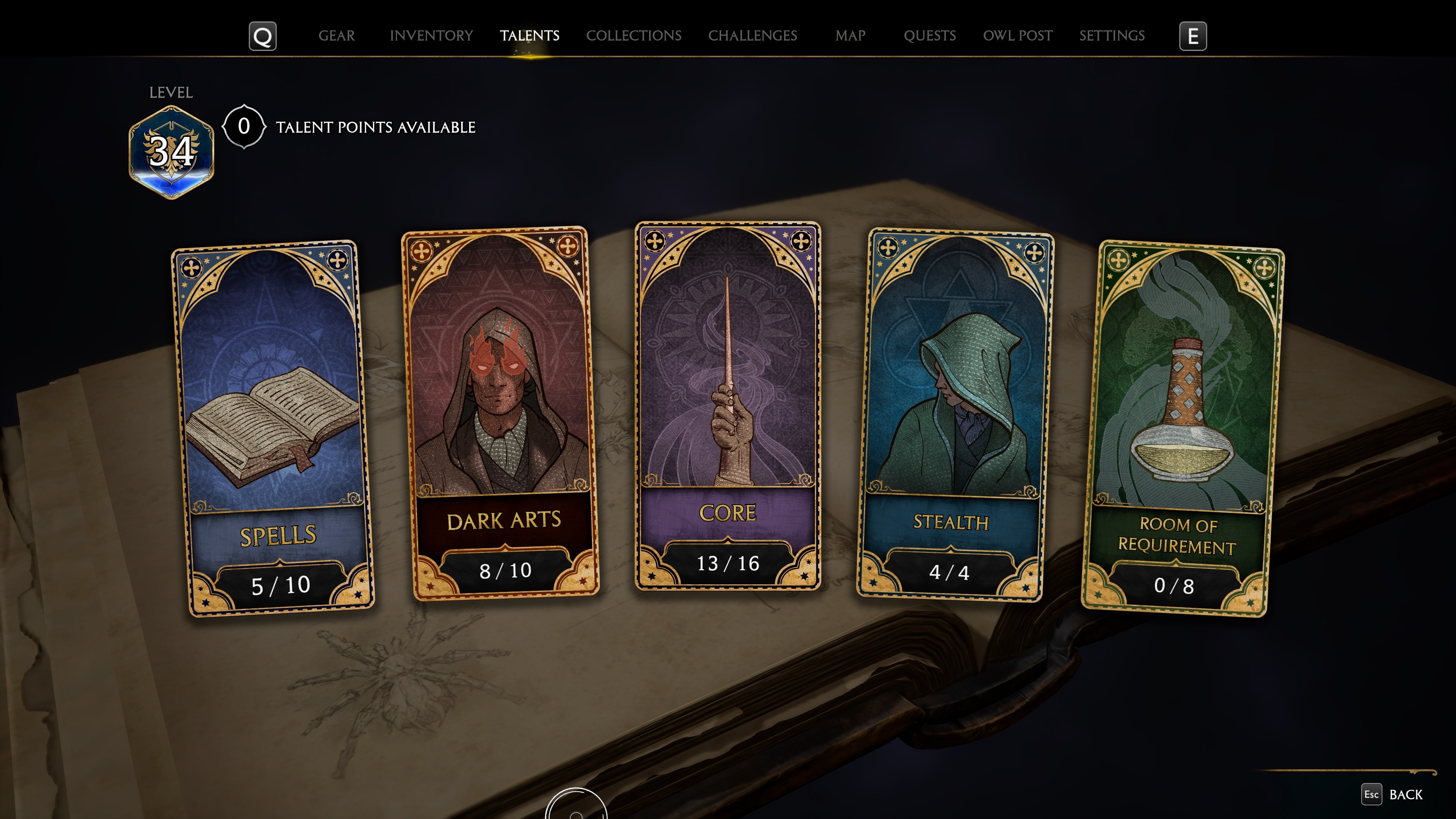Go to the Settings tab
Screen dimensions: 1456x819
tap(1111, 36)
